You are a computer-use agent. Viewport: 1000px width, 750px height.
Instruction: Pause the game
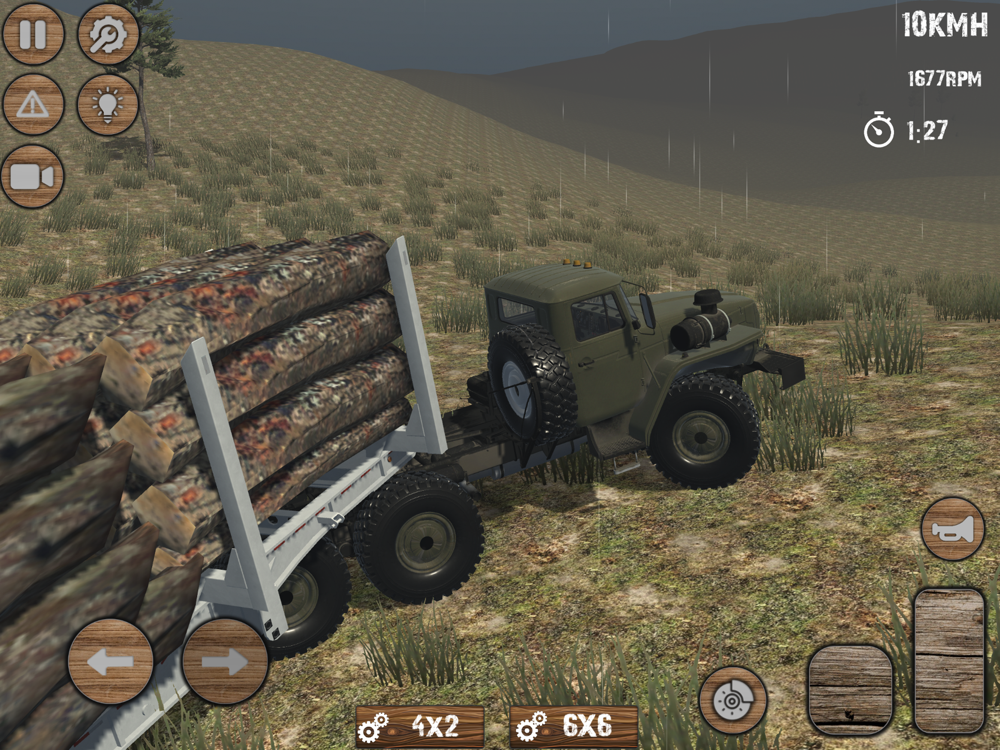(33, 34)
